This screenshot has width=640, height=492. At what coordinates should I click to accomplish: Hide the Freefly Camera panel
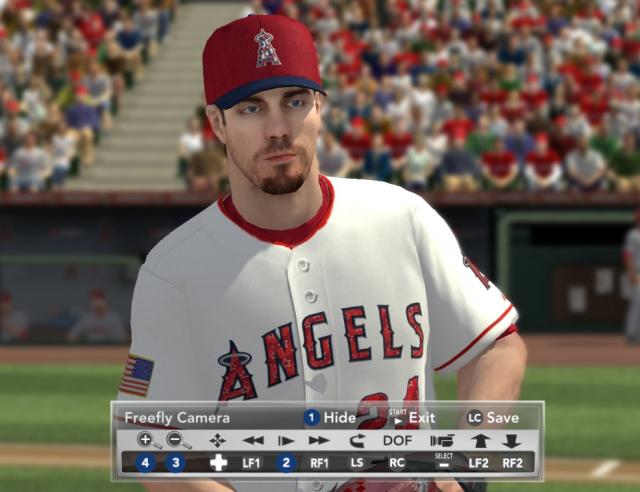pos(330,418)
